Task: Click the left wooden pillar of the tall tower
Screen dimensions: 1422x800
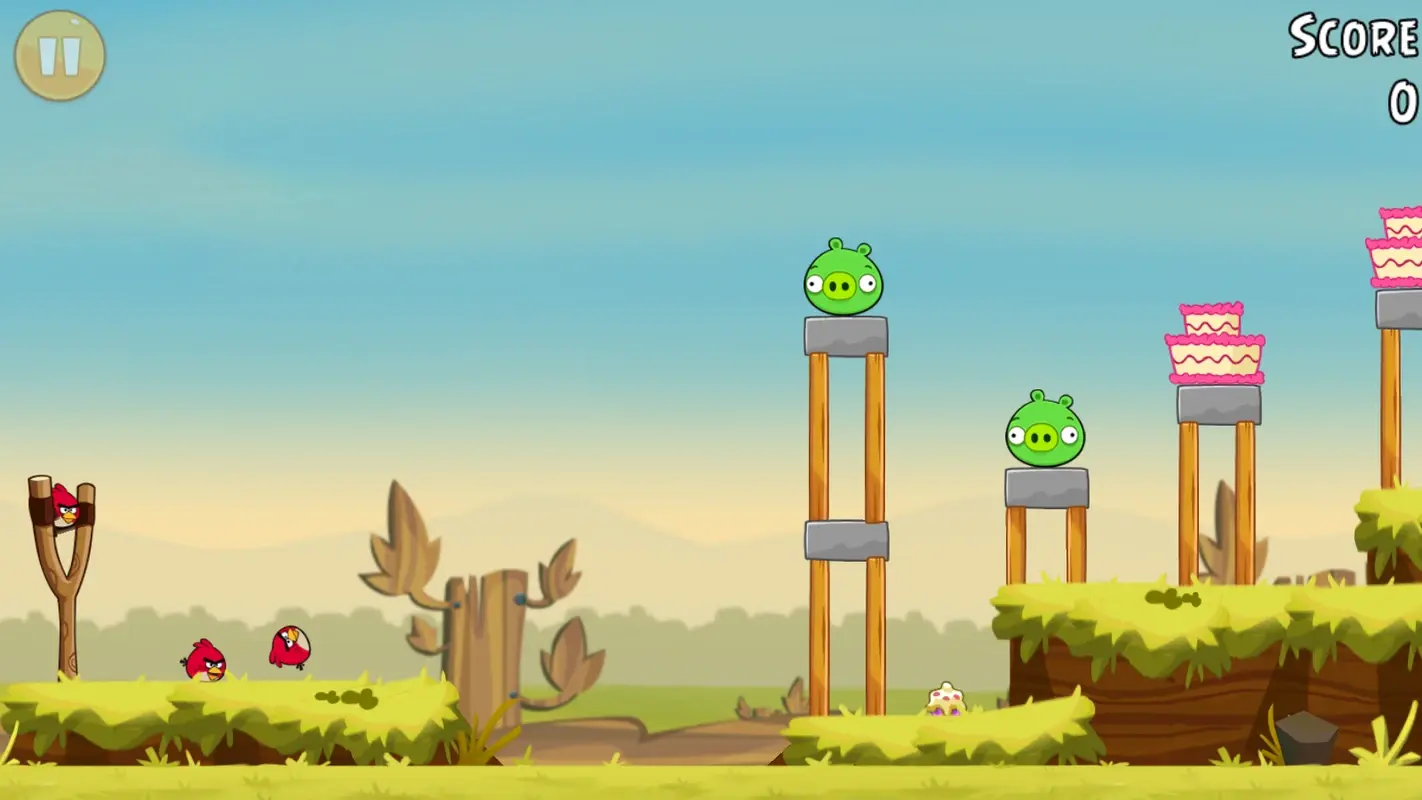Action: (822, 440)
